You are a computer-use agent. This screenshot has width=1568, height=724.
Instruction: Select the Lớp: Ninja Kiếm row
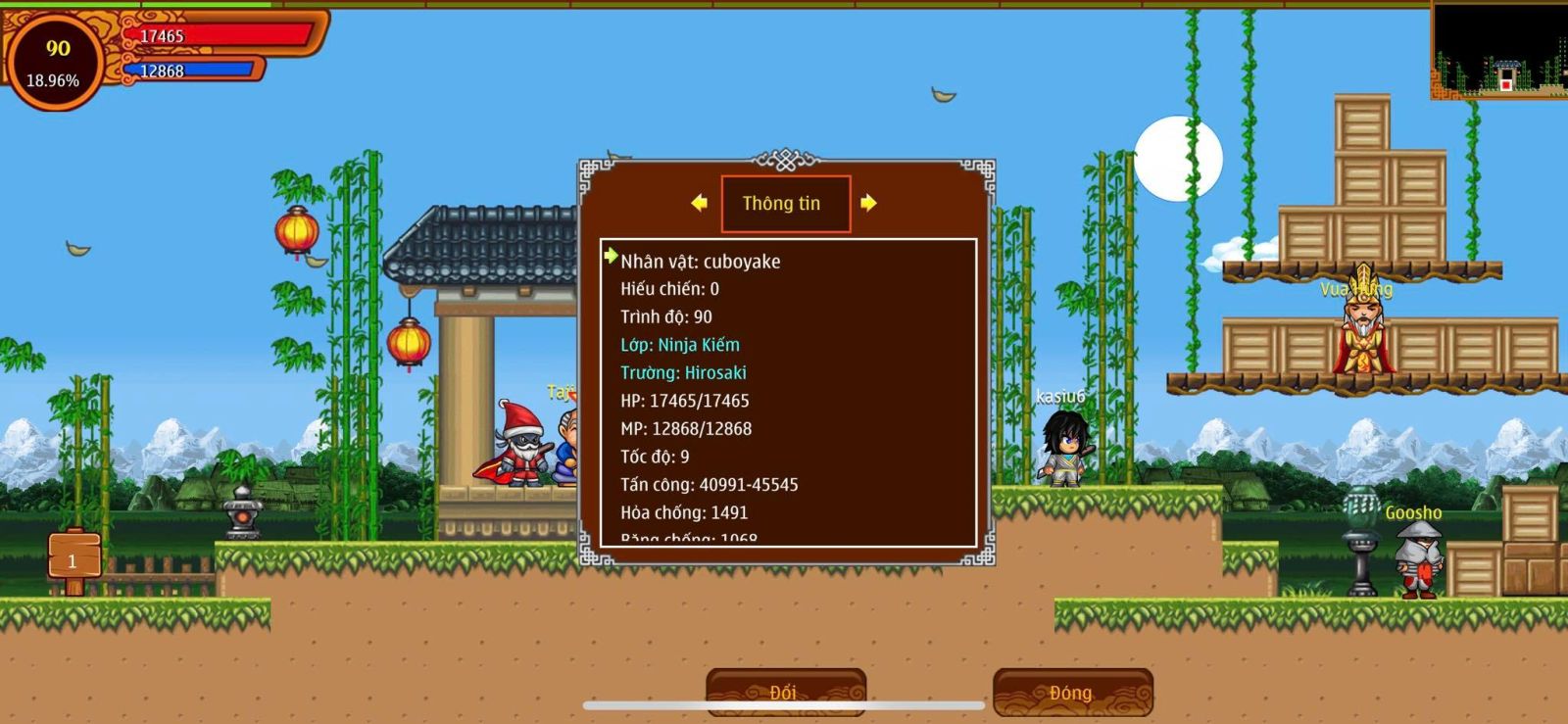pos(680,345)
